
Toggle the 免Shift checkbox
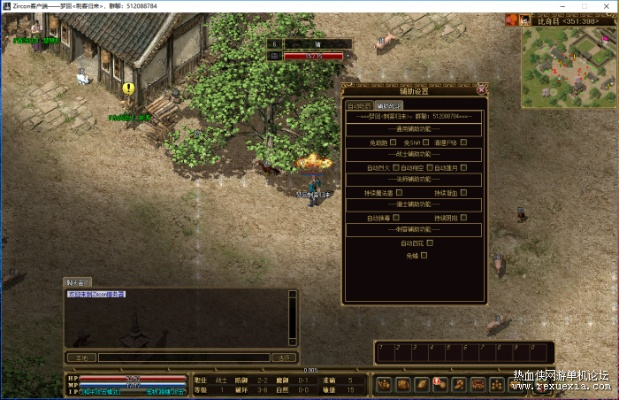point(429,142)
